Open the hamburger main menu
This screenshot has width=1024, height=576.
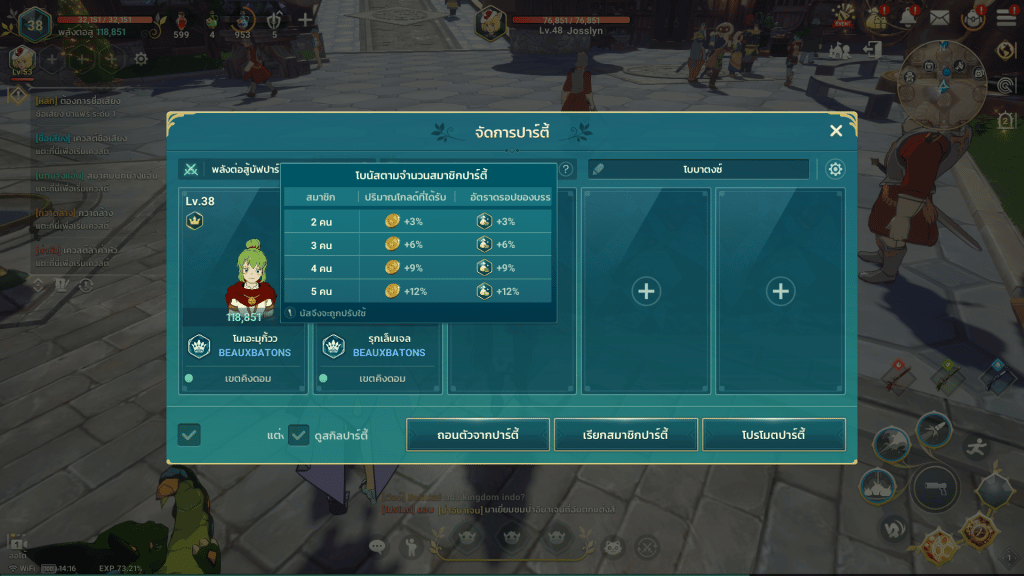1005,20
